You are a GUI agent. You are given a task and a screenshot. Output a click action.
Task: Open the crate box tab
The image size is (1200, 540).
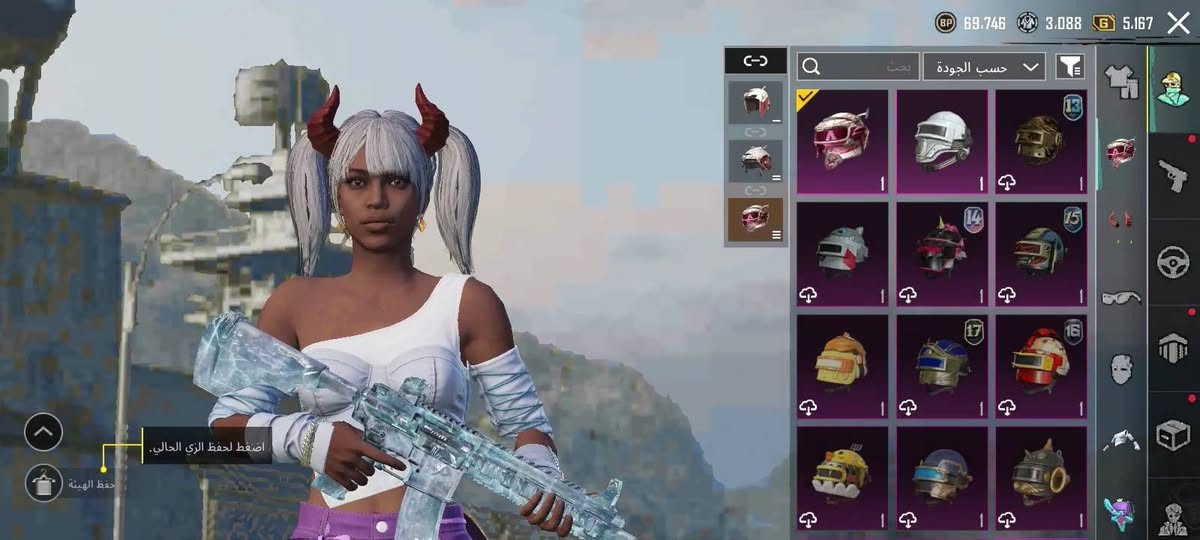coord(1172,435)
